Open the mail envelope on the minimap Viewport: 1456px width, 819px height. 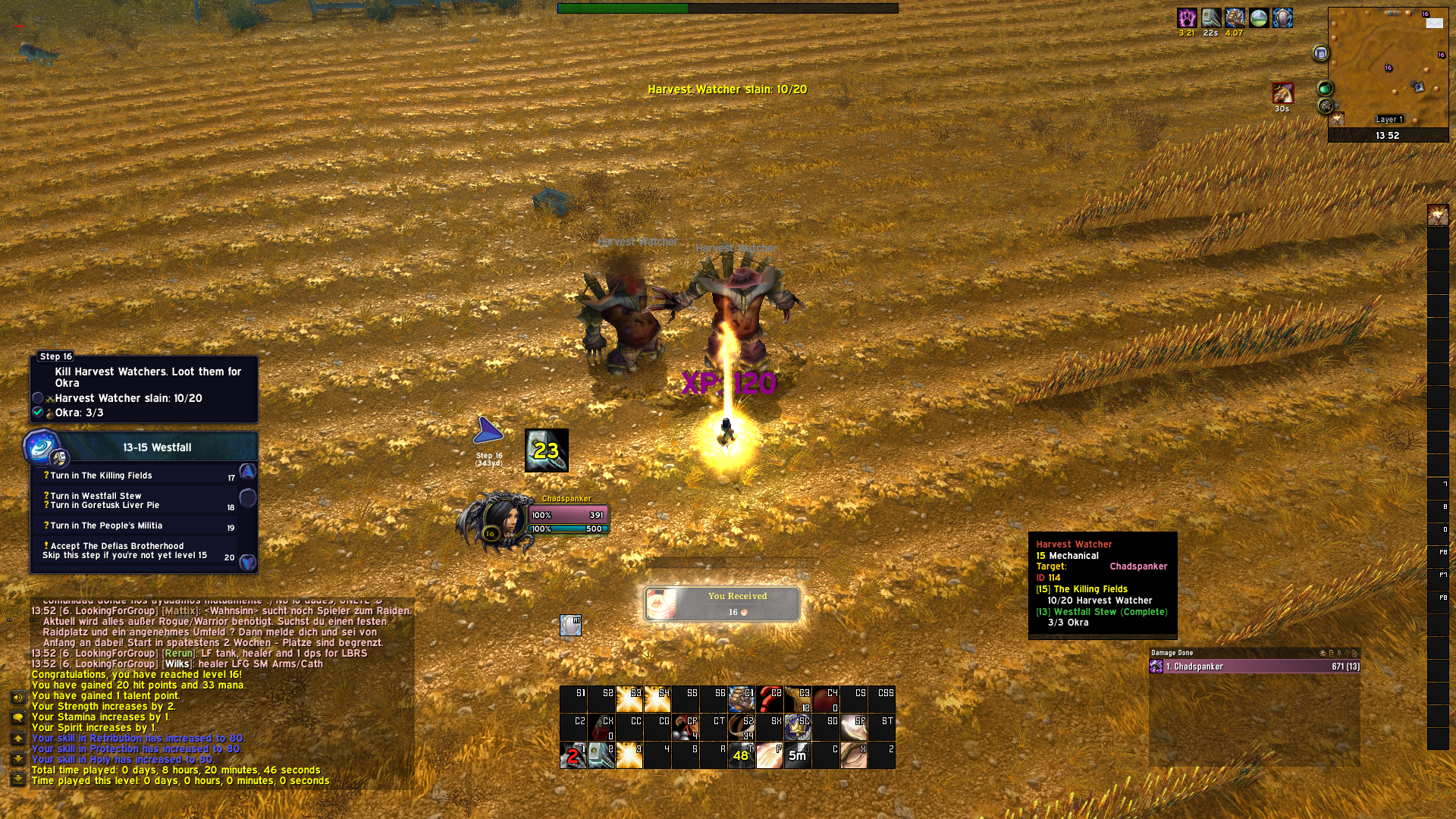1434,24
